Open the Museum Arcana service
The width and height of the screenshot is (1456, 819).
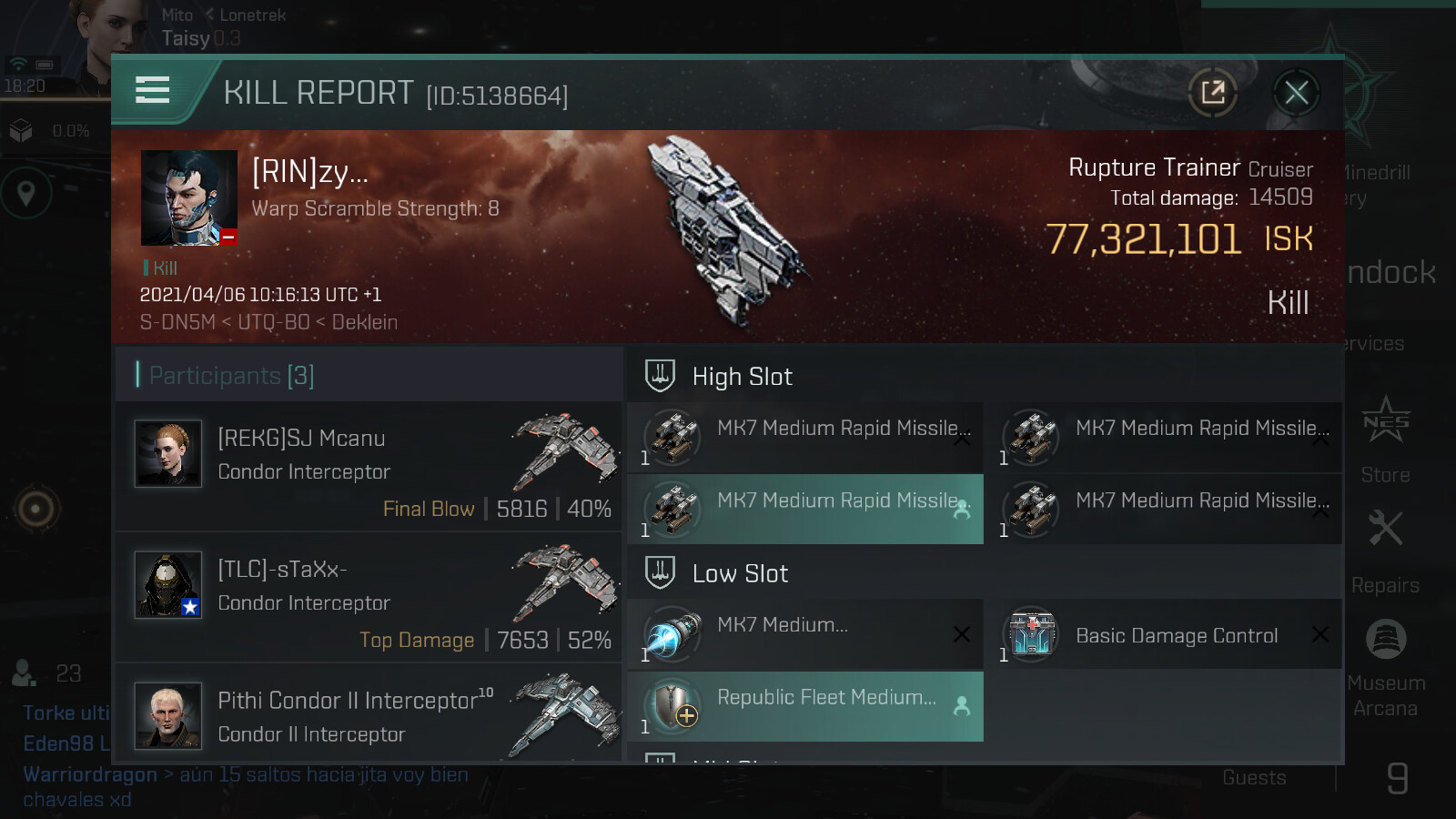click(1385, 667)
